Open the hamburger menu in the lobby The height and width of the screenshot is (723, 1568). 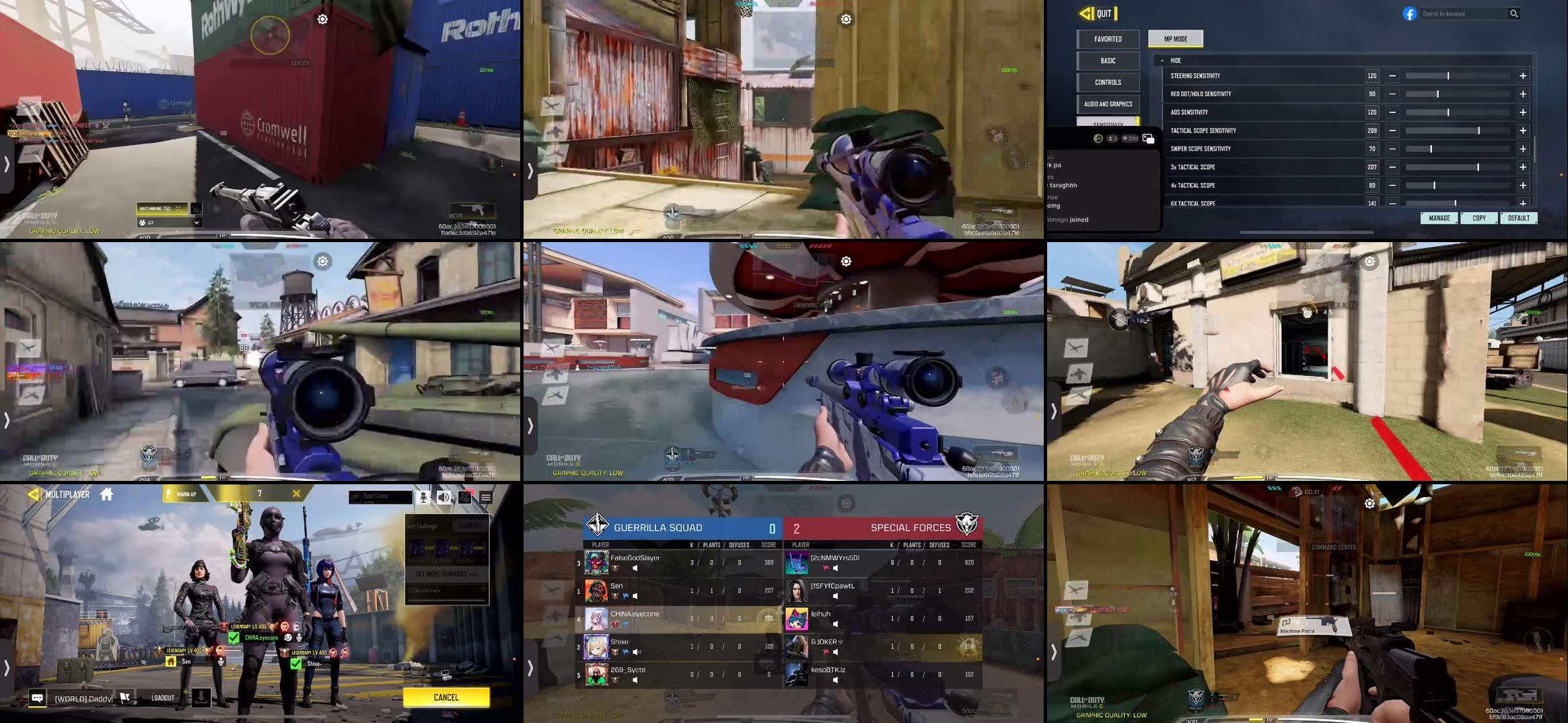pyautogui.click(x=486, y=498)
